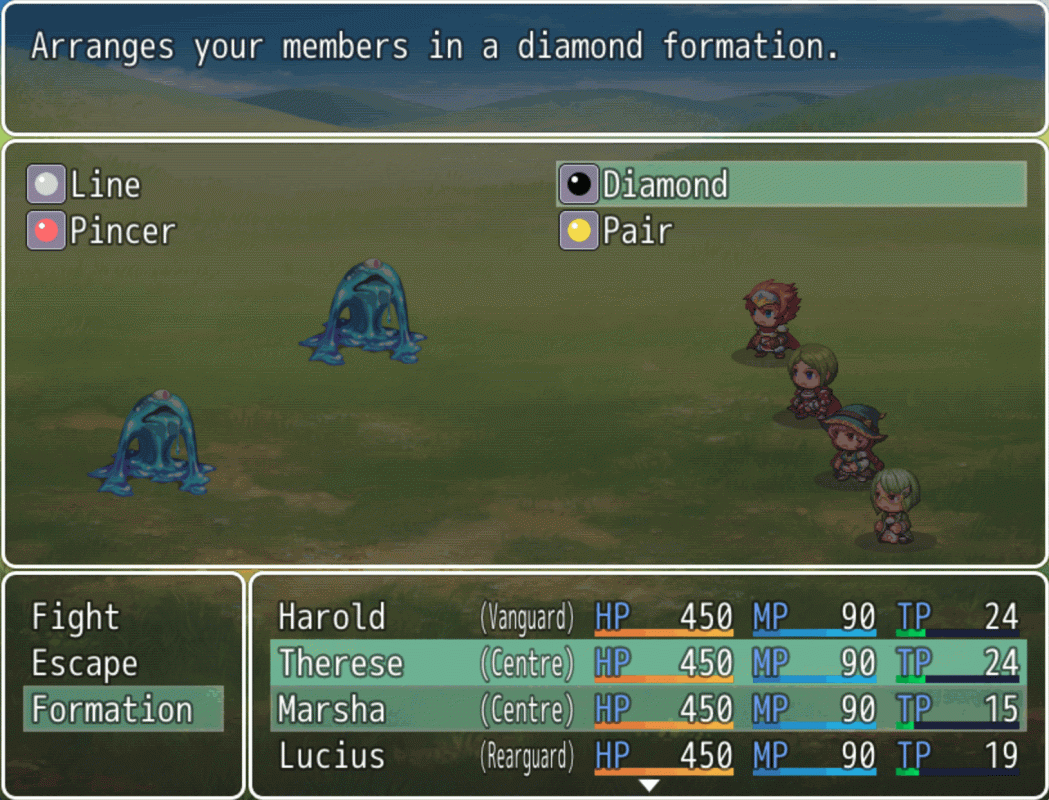
Task: Select Lucius's party status row
Action: click(647, 755)
